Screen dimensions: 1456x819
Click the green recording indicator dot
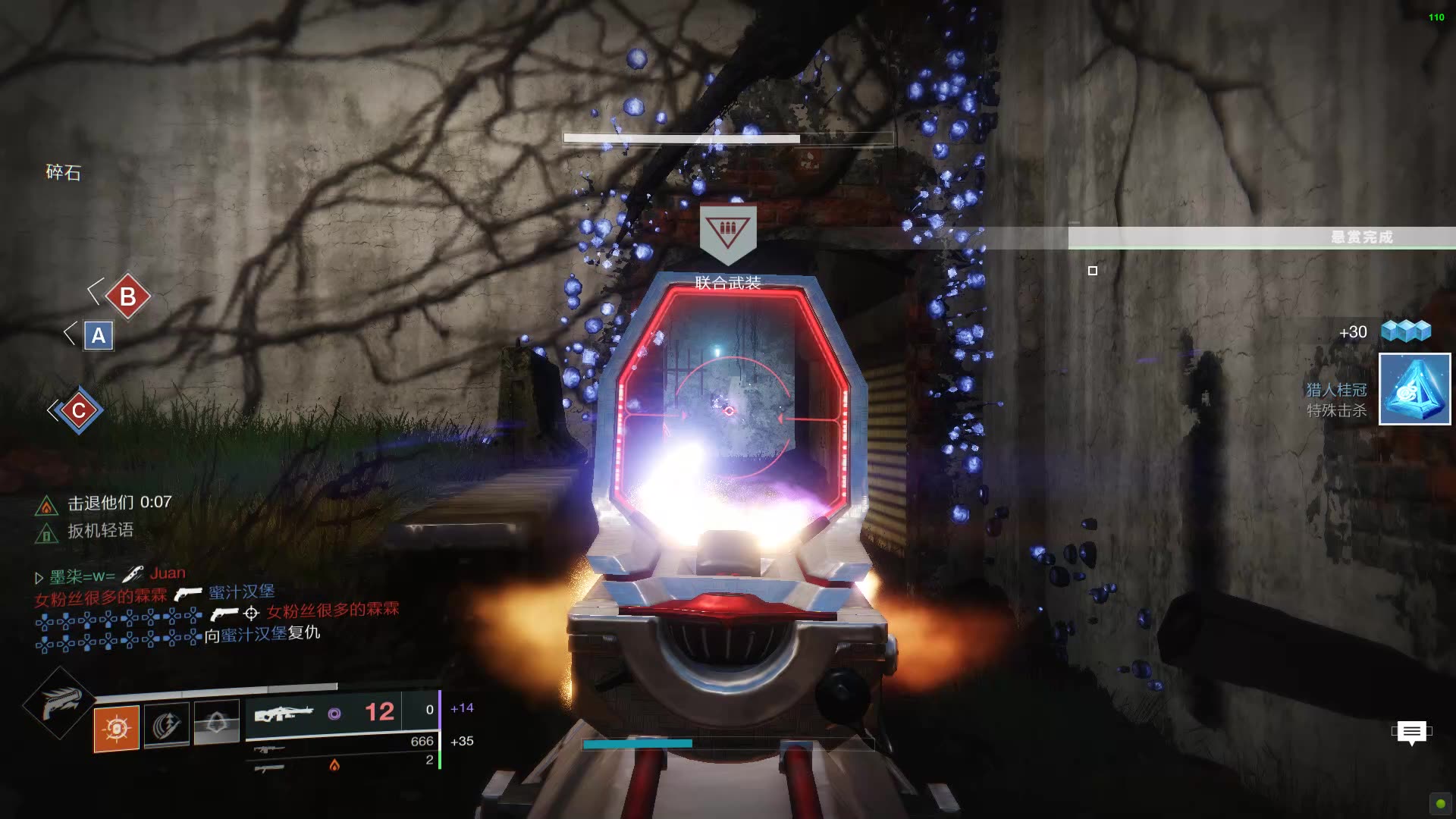click(x=1440, y=803)
